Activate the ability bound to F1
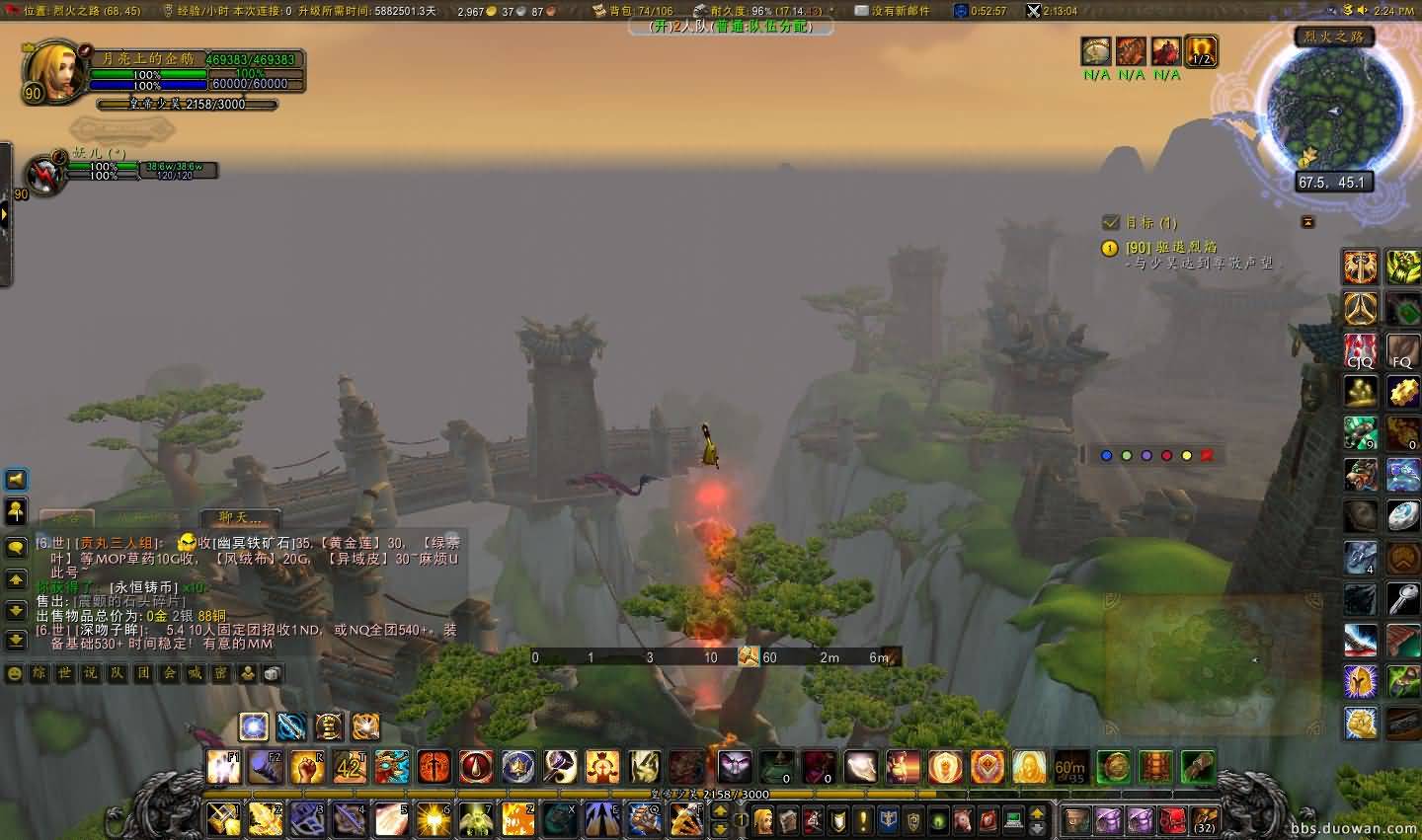Screen dimensions: 1422x840 [x=224, y=767]
